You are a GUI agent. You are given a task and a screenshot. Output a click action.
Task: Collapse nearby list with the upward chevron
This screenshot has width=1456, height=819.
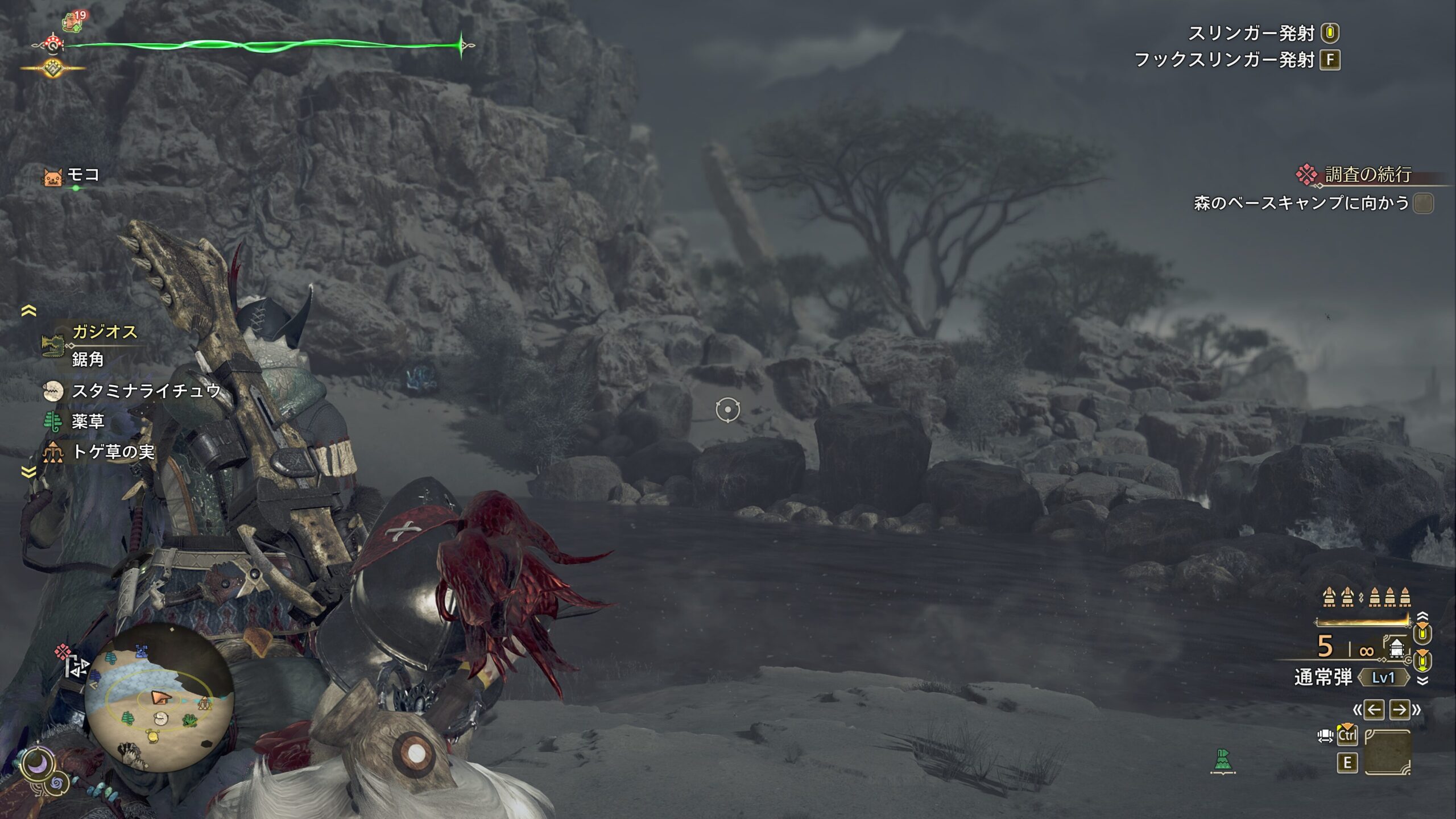pyautogui.click(x=28, y=311)
